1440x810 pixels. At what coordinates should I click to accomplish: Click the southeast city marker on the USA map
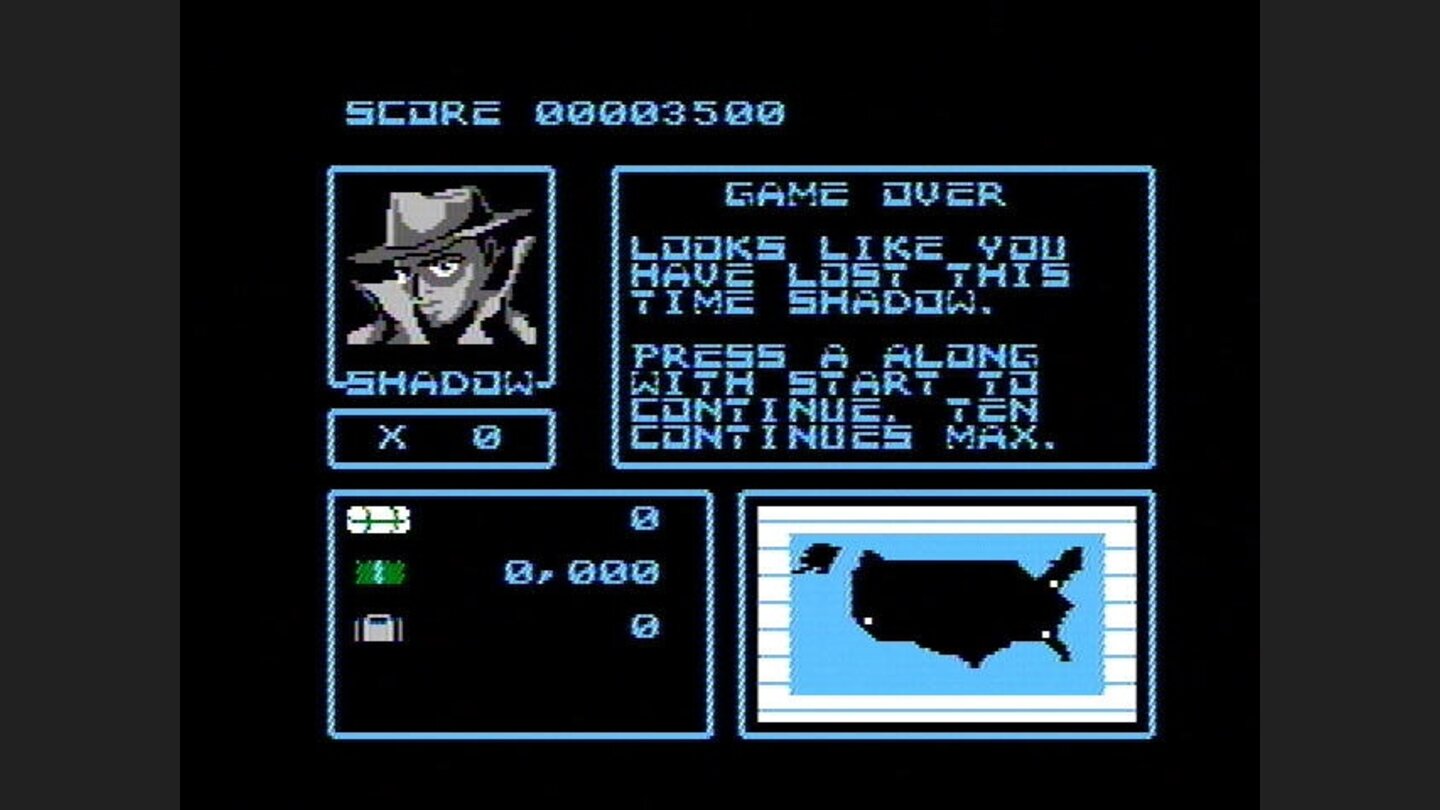point(1045,635)
